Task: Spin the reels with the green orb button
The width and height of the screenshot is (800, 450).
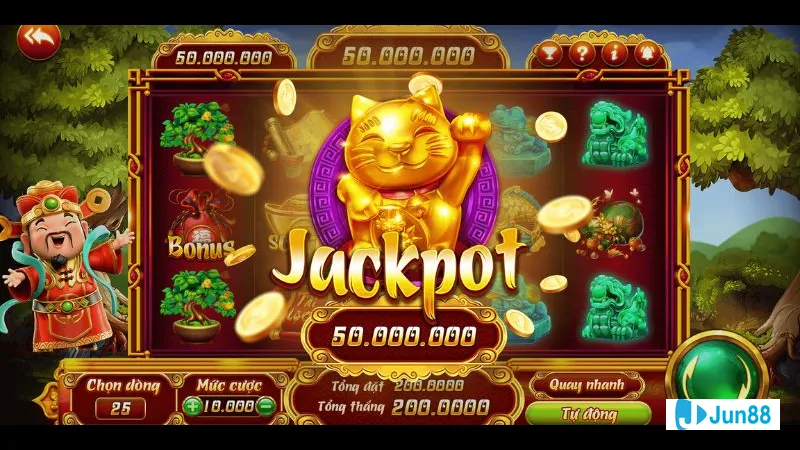Action: click(x=716, y=372)
